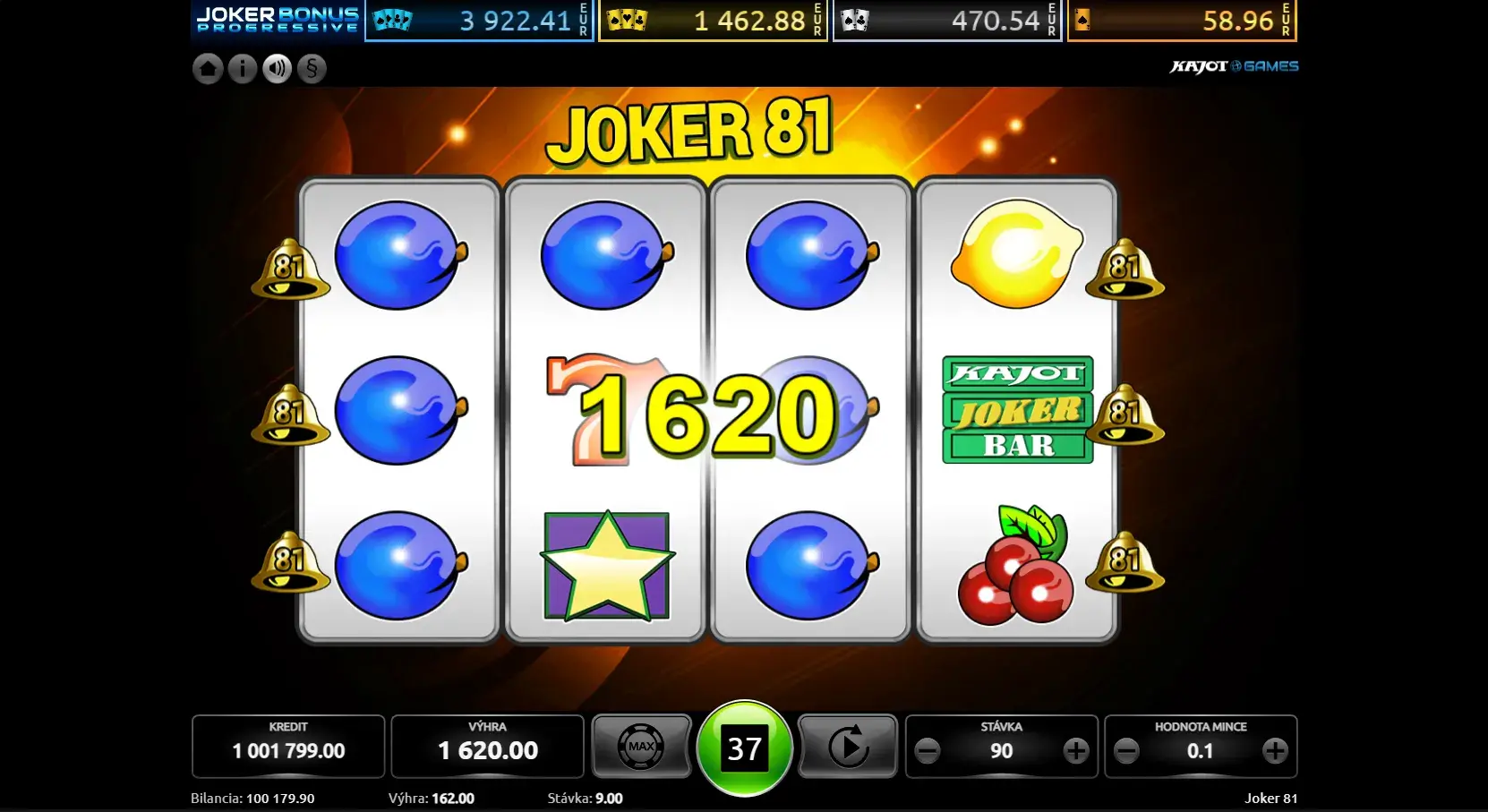Open the game info panel
The width and height of the screenshot is (1488, 812).
click(x=243, y=69)
